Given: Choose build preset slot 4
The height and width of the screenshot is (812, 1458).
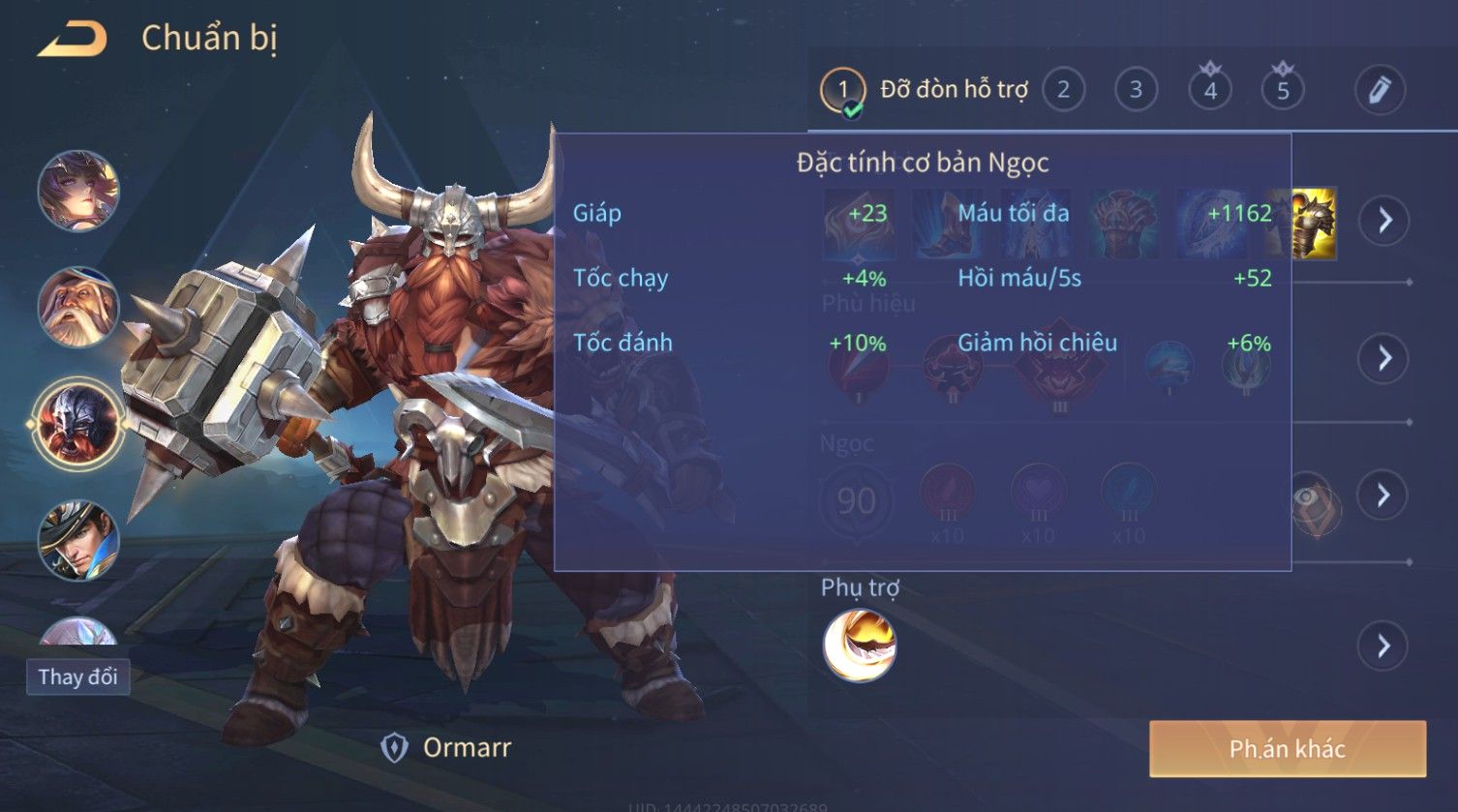Looking at the screenshot, I should tap(1210, 90).
